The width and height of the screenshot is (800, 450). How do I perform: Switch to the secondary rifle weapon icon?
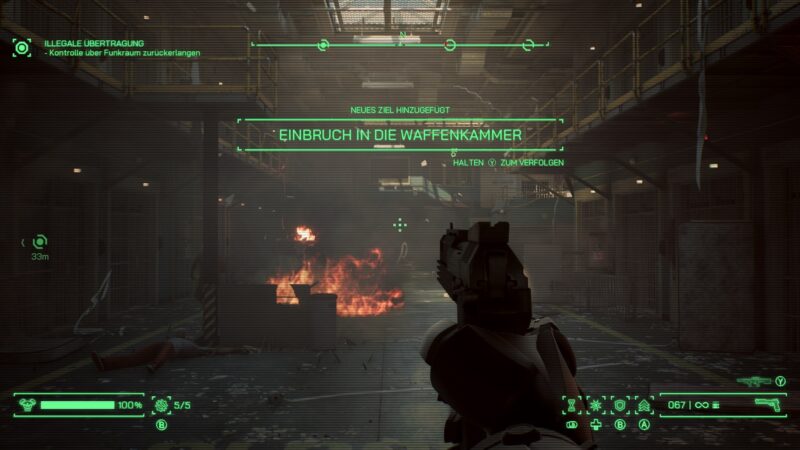[752, 381]
